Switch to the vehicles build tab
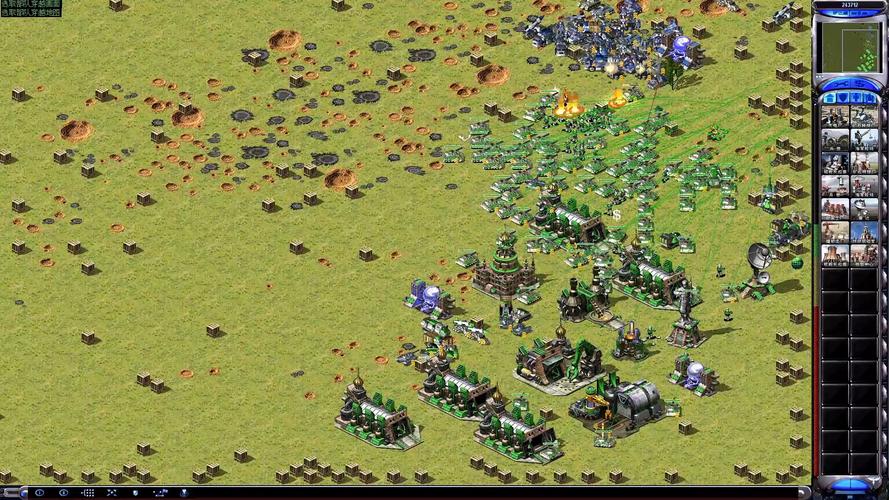 [x=871, y=98]
